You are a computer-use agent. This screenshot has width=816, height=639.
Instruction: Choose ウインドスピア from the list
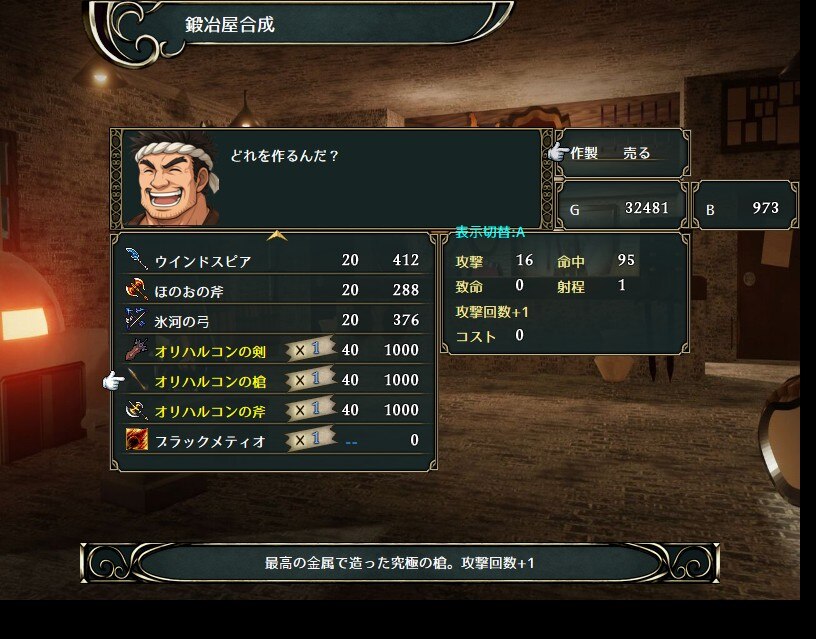203,261
